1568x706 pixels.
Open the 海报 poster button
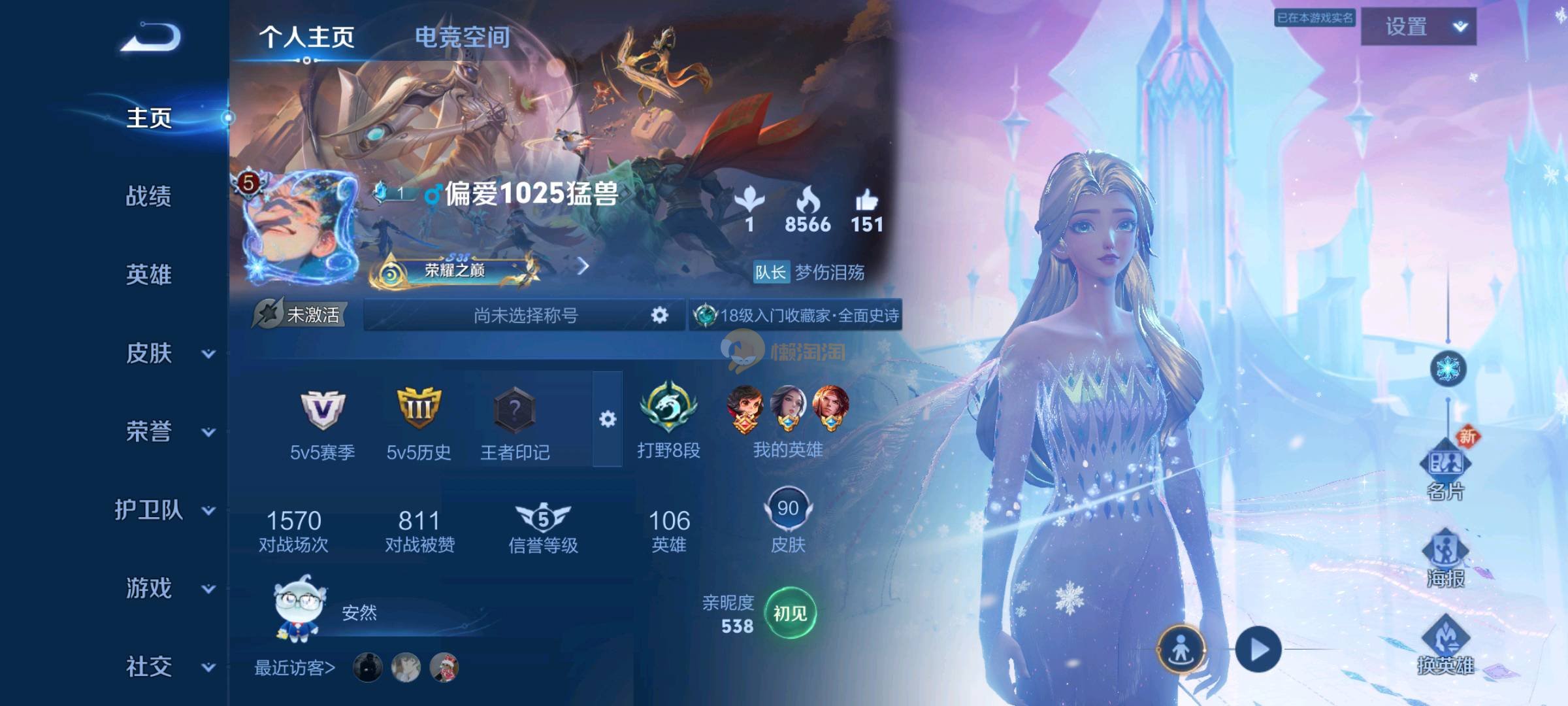coord(1445,559)
